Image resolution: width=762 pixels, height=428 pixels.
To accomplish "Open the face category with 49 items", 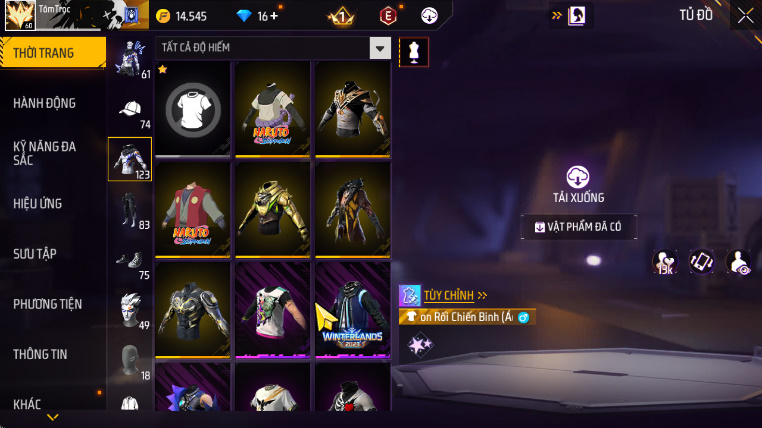I will [130, 308].
